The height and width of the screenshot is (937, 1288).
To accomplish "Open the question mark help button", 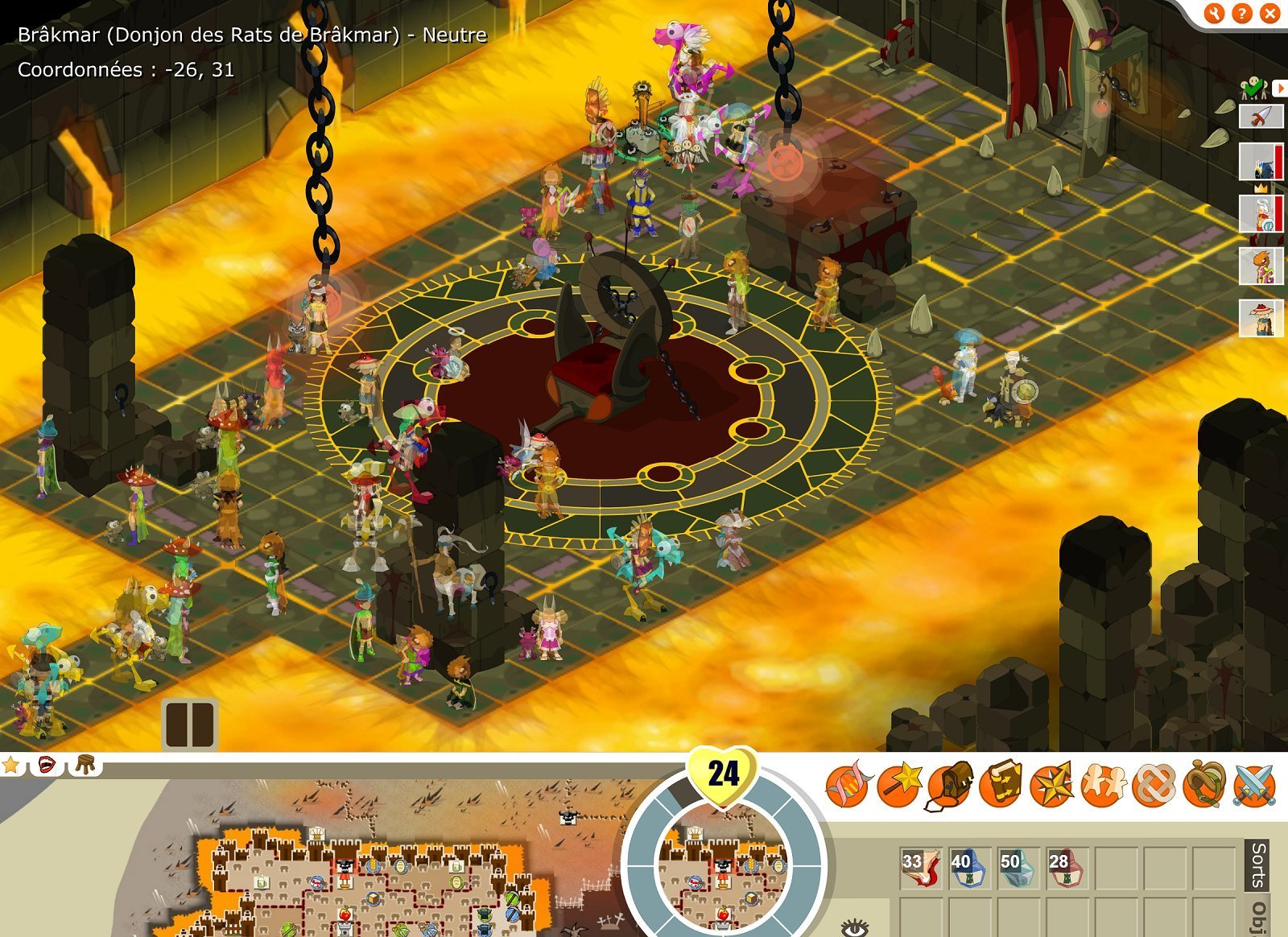I will [x=1242, y=13].
